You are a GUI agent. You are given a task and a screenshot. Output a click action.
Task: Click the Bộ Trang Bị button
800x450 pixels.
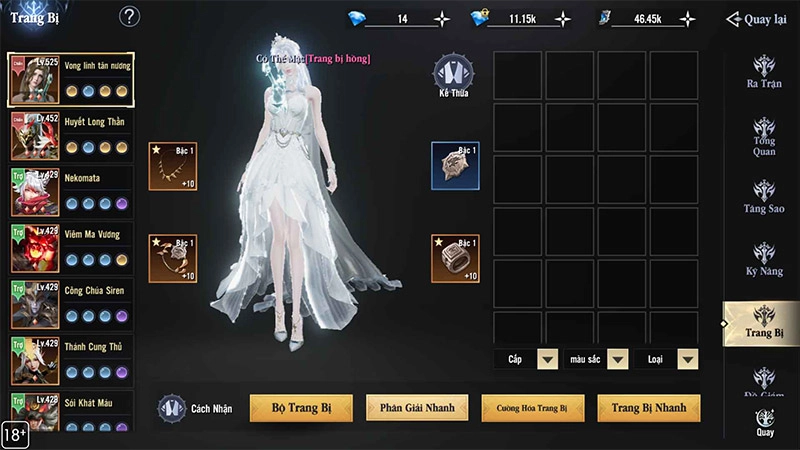coord(300,408)
